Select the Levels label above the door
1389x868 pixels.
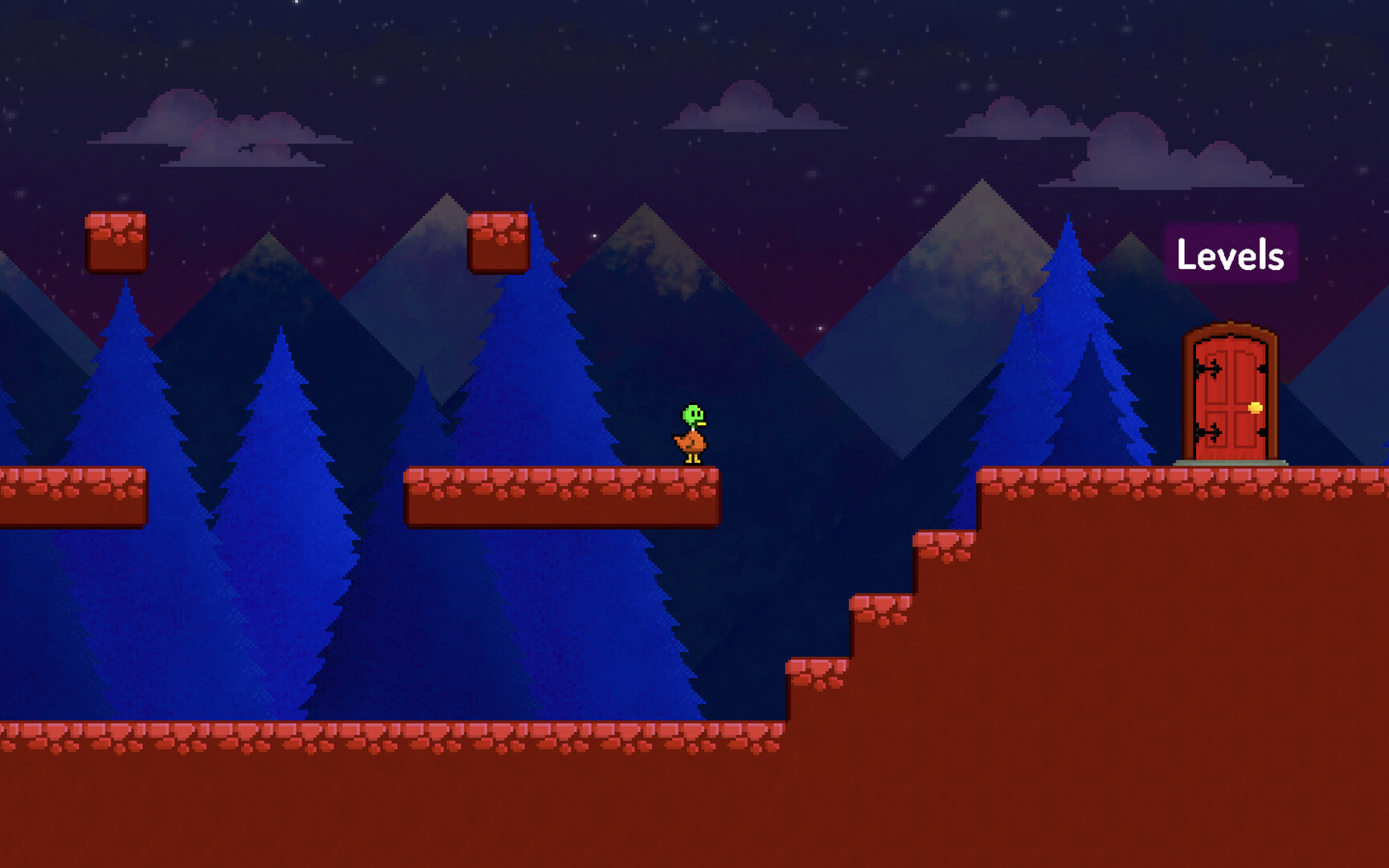(1230, 255)
